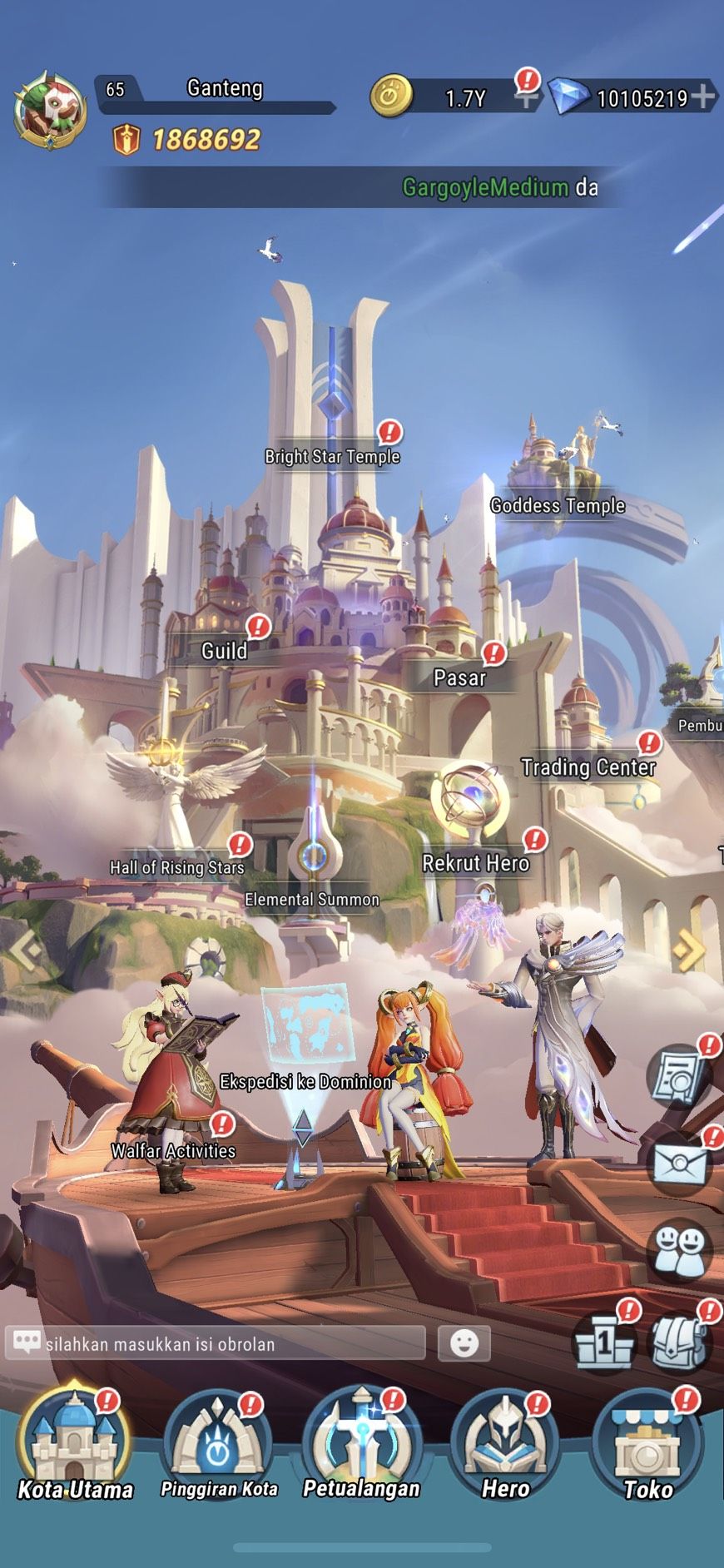
Task: Start Ekspedisi ke Dominion
Action: pos(305,1081)
